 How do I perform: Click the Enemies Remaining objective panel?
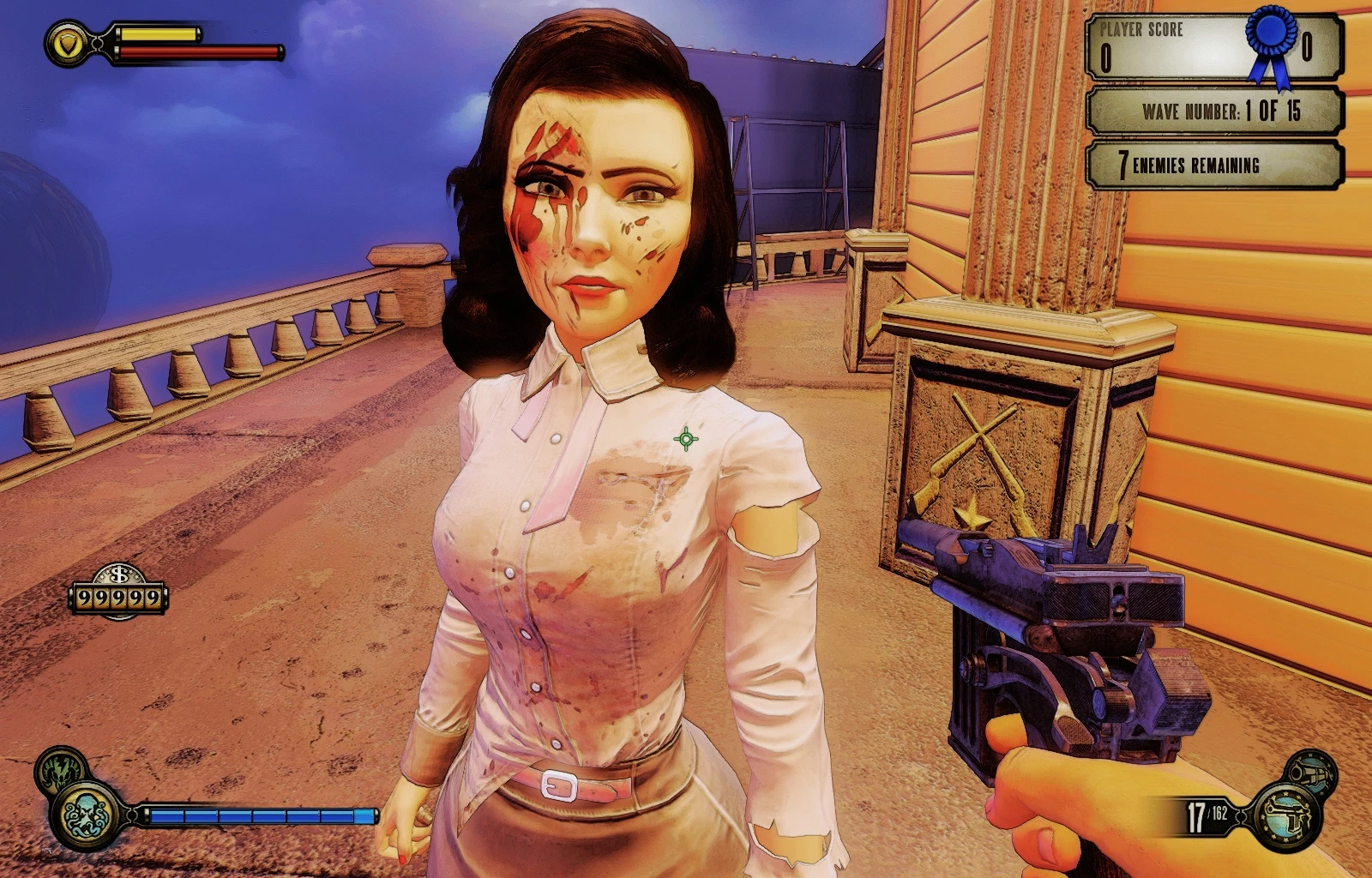[x=1214, y=165]
